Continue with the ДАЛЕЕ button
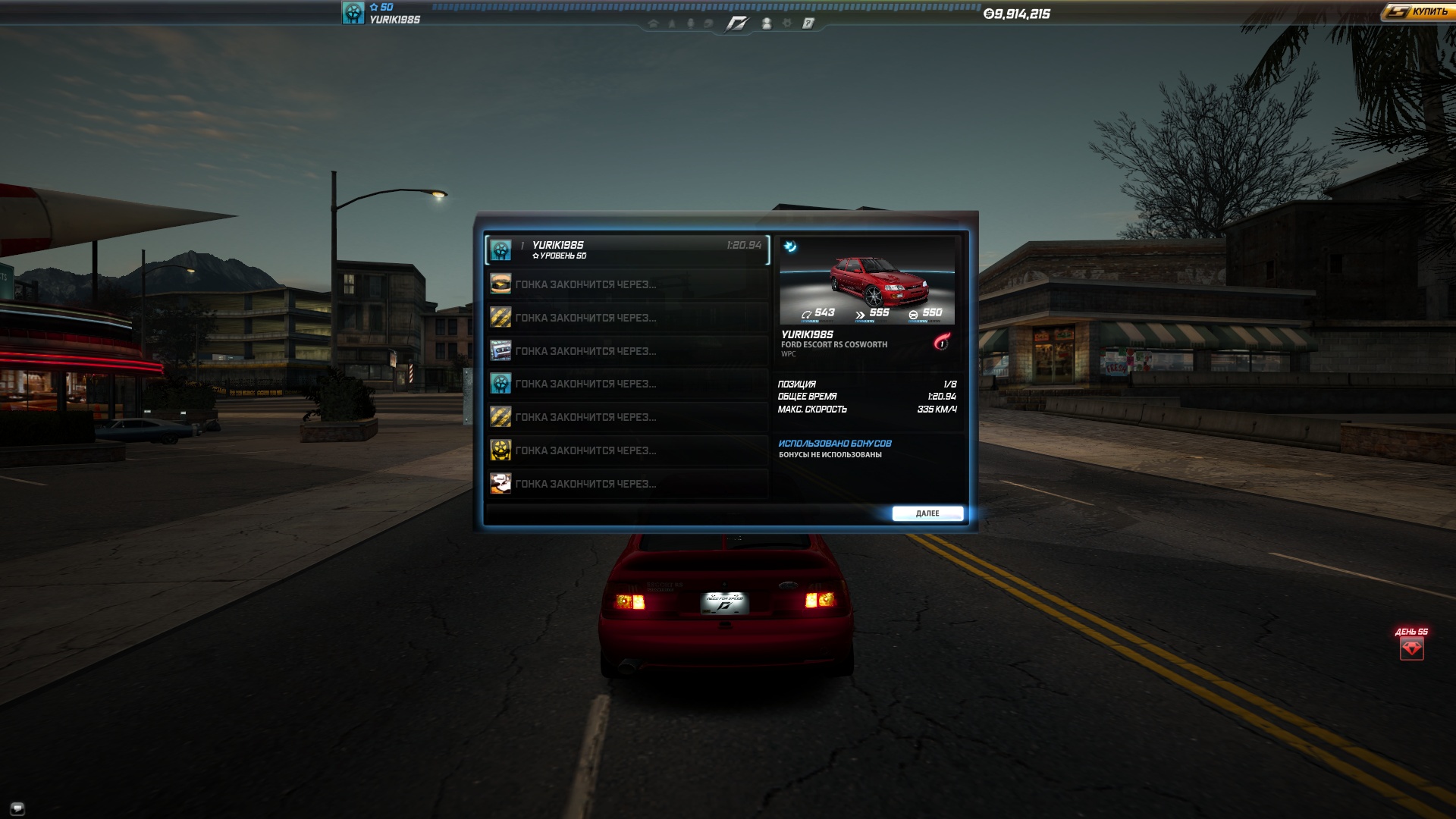The width and height of the screenshot is (1456, 819). tap(927, 513)
